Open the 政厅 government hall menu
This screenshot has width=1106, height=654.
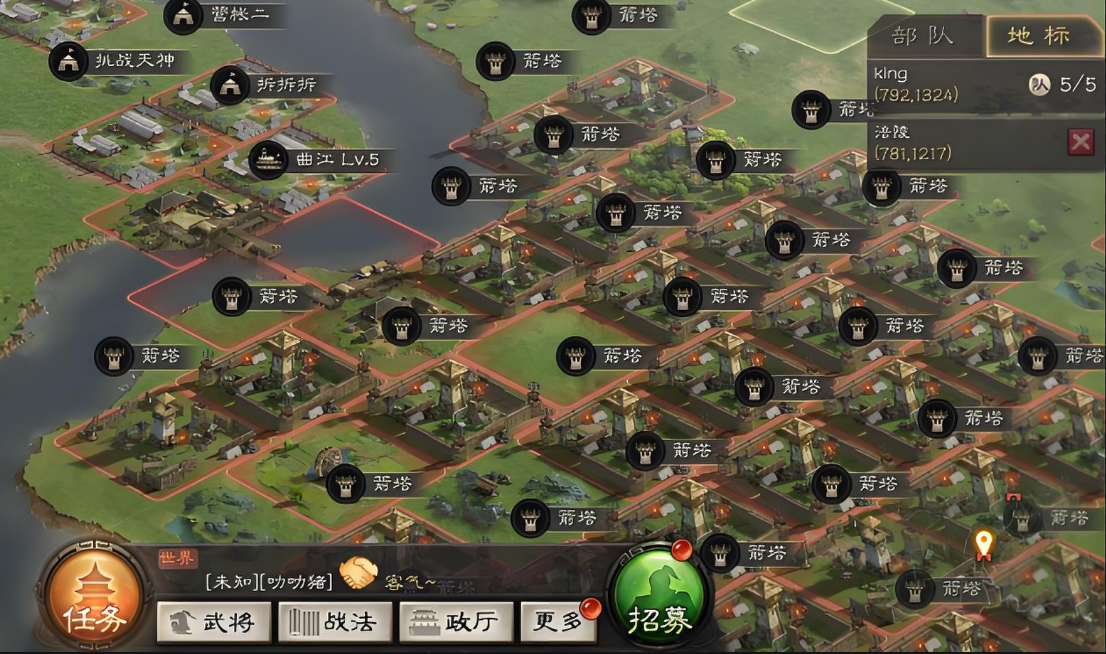point(456,622)
